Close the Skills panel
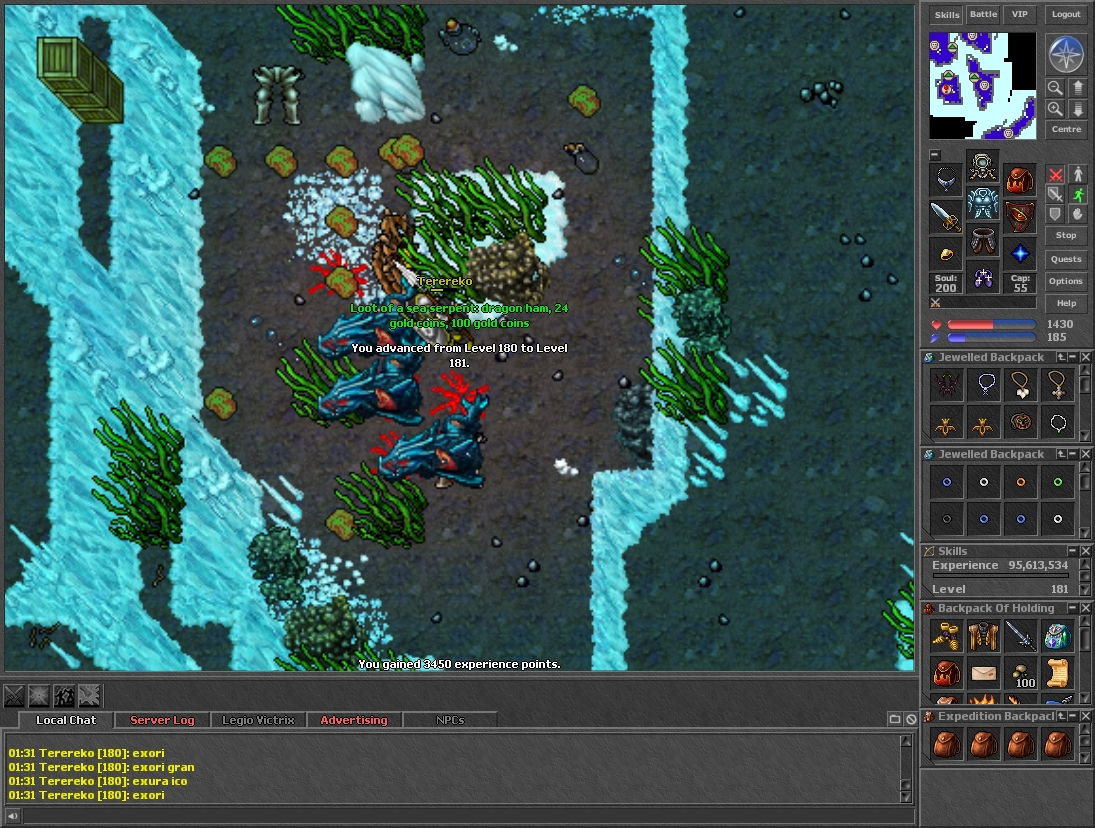This screenshot has width=1095, height=828. point(1086,551)
